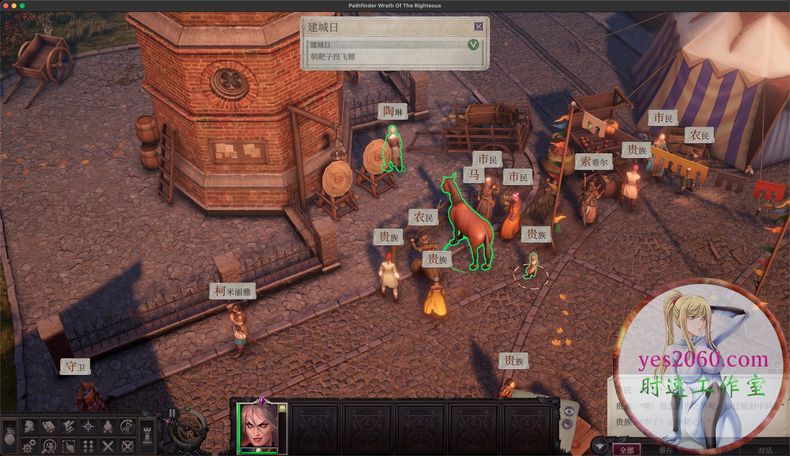Click the macOS red close window button
This screenshot has width=790, height=456.
[6, 5]
